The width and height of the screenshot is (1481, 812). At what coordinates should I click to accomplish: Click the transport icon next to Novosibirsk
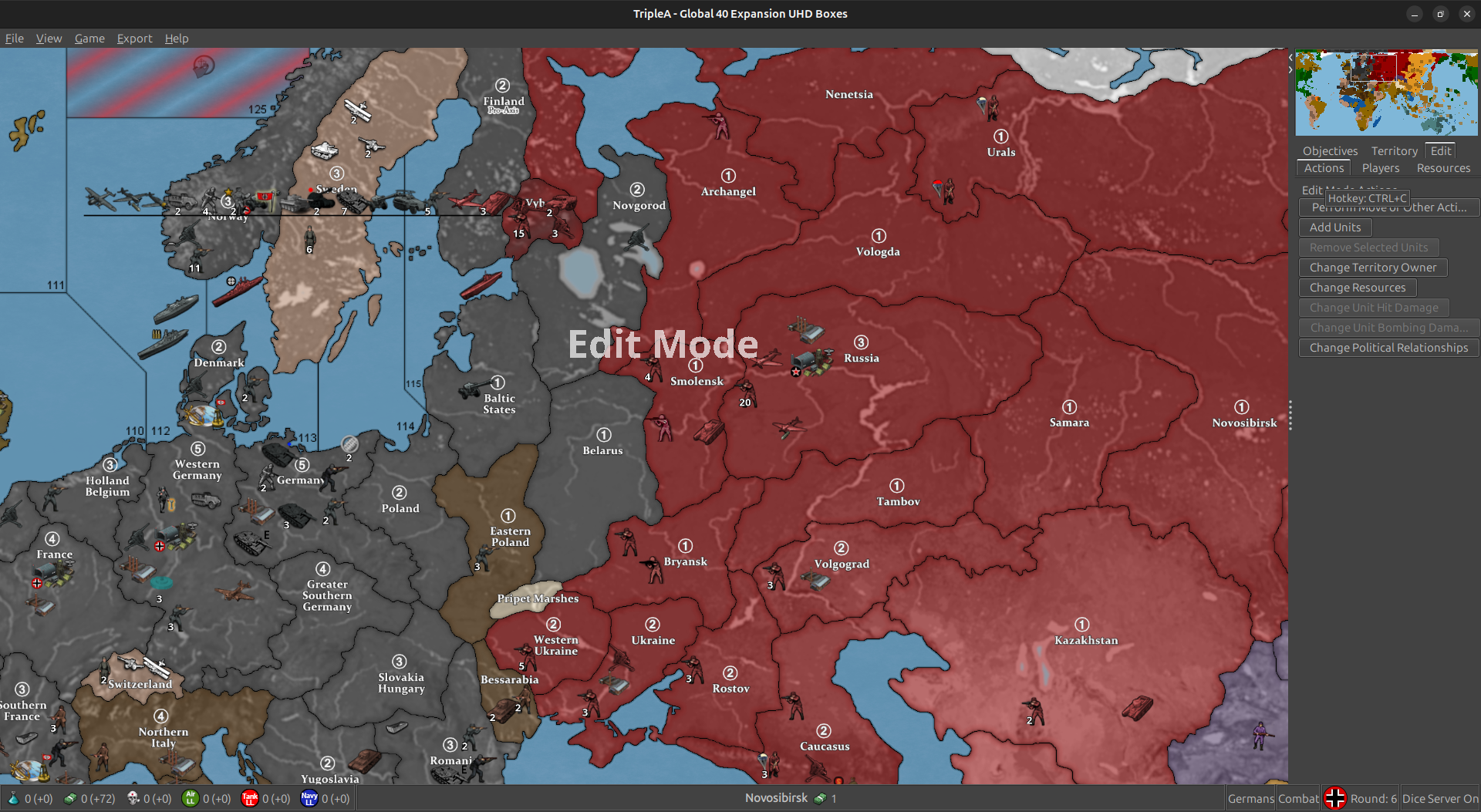tap(819, 798)
